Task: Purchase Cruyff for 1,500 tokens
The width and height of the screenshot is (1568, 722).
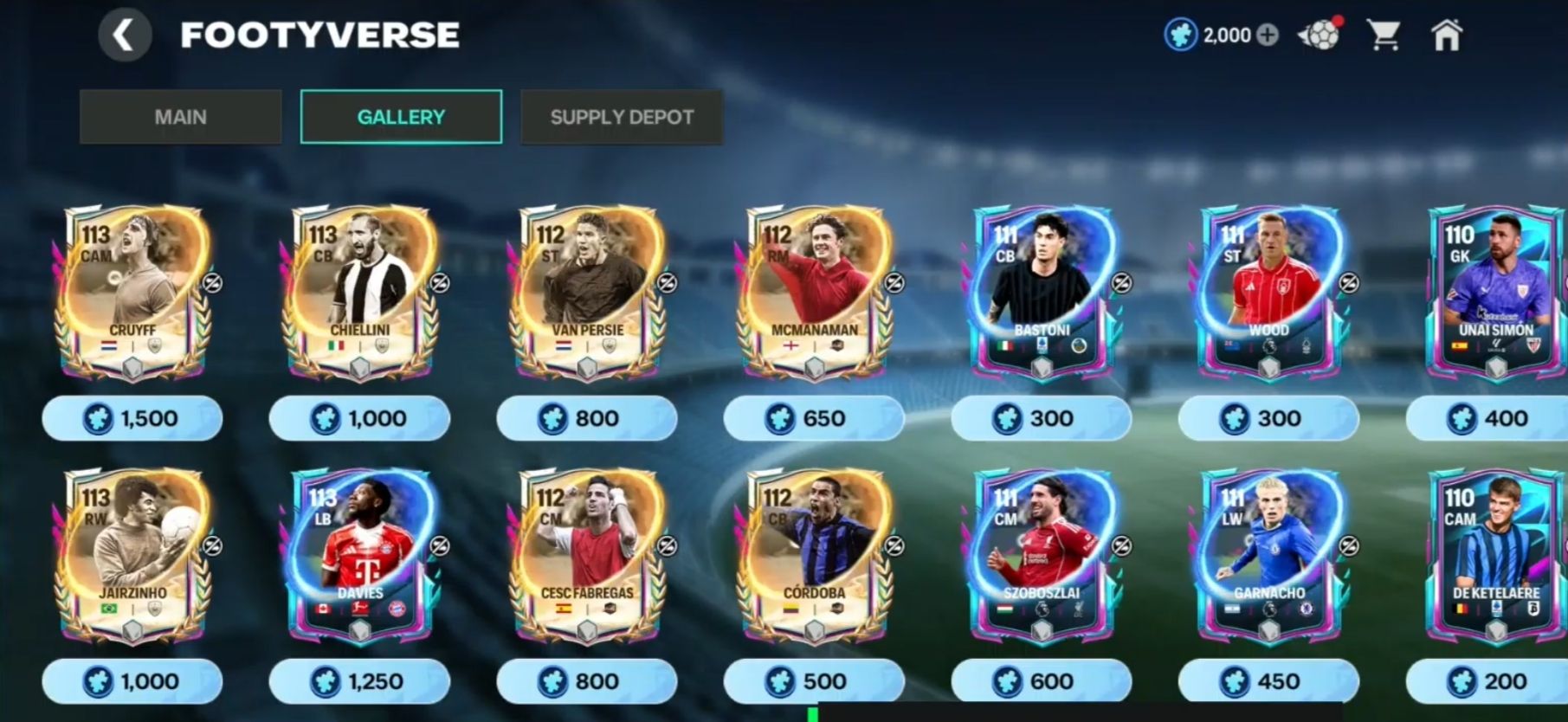Action: tap(132, 419)
